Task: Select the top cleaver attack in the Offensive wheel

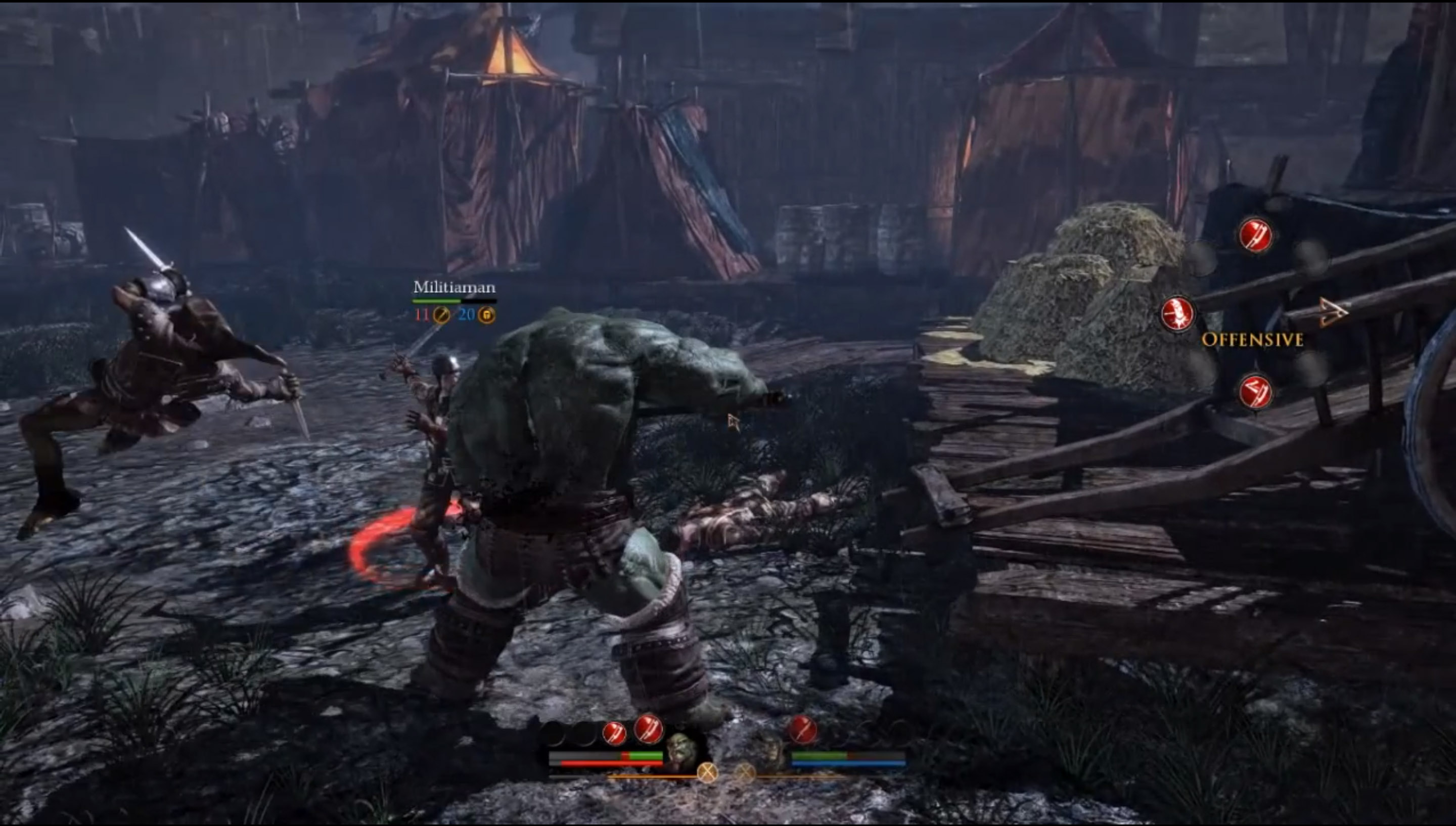Action: (x=1255, y=236)
